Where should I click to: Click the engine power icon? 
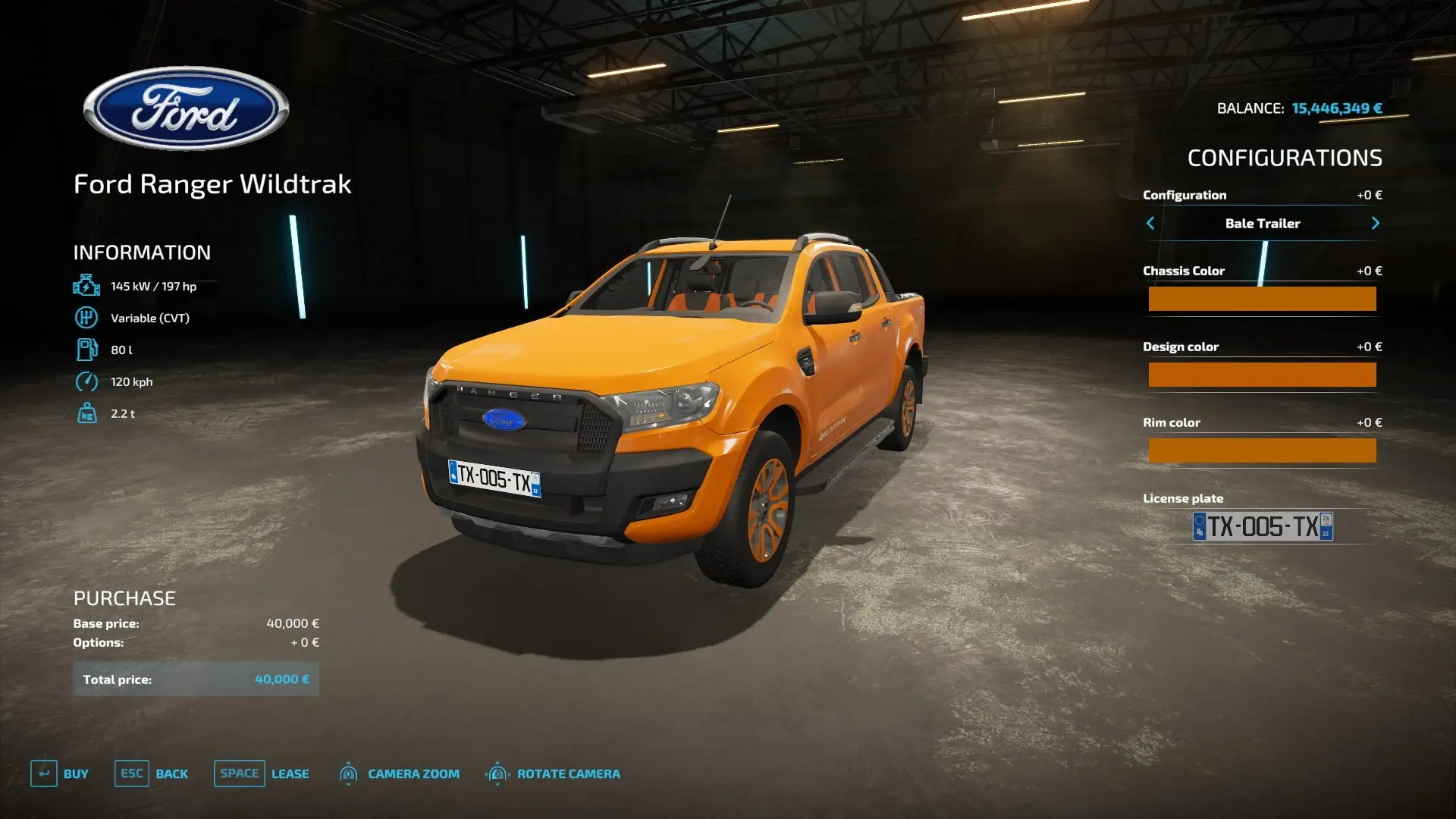[86, 286]
